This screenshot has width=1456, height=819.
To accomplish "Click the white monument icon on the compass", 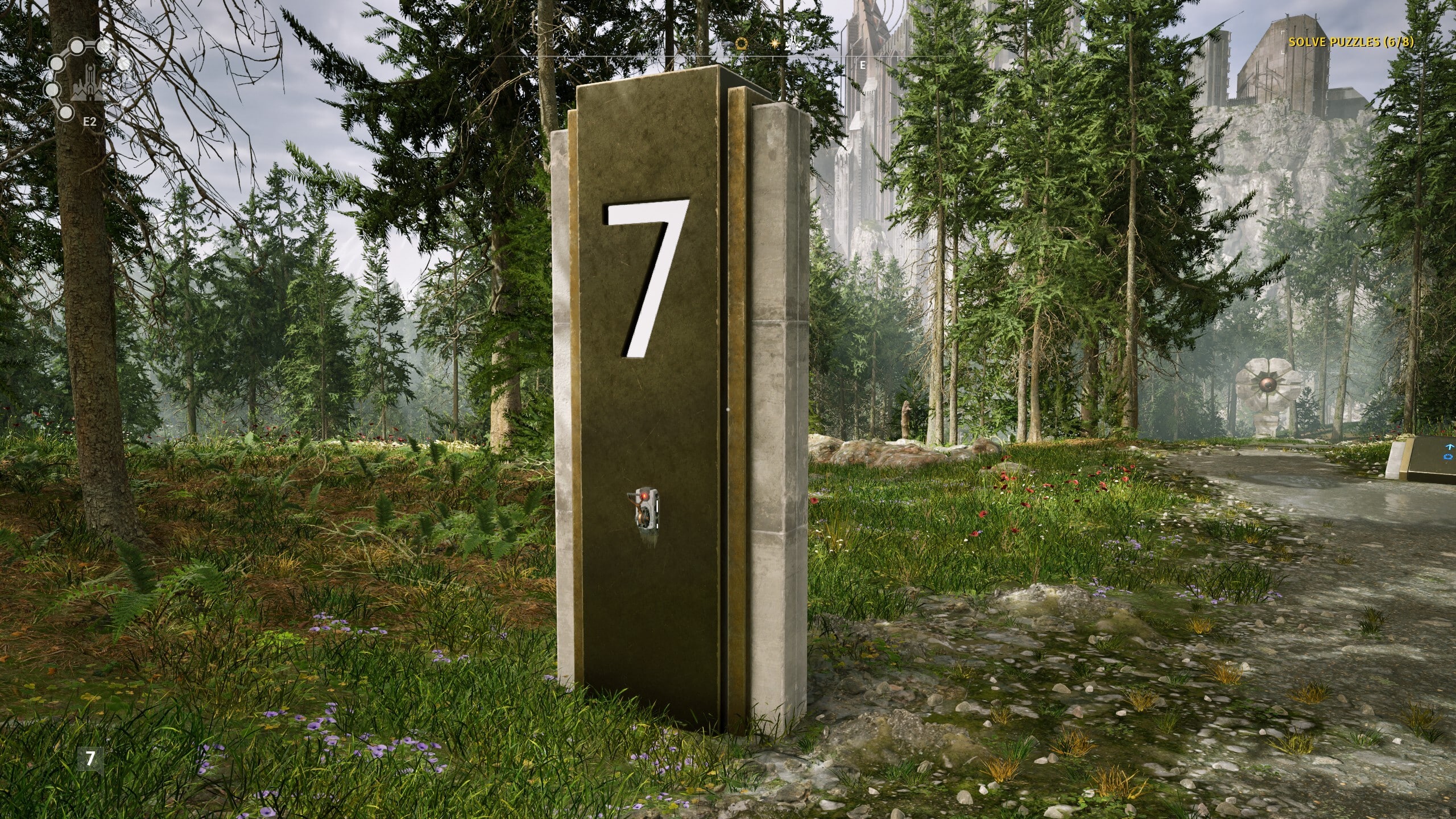I will tap(793, 44).
